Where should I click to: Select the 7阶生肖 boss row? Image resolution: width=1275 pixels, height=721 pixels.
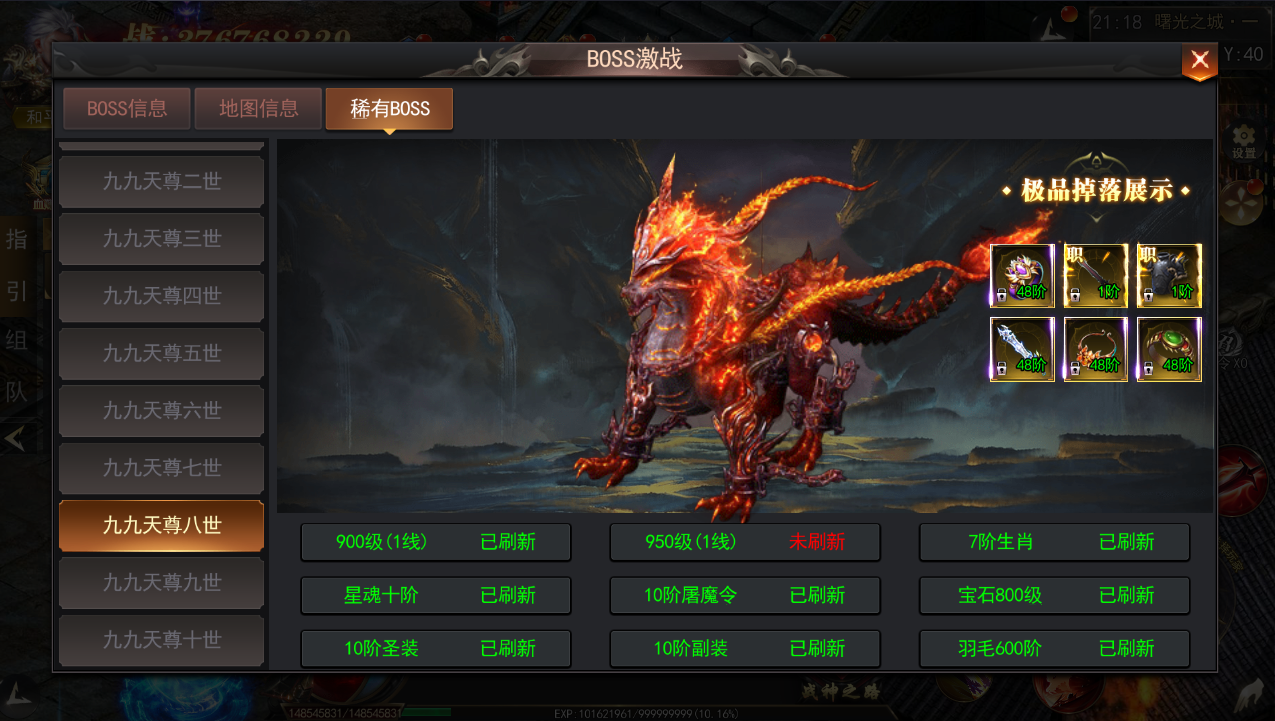click(x=1055, y=542)
